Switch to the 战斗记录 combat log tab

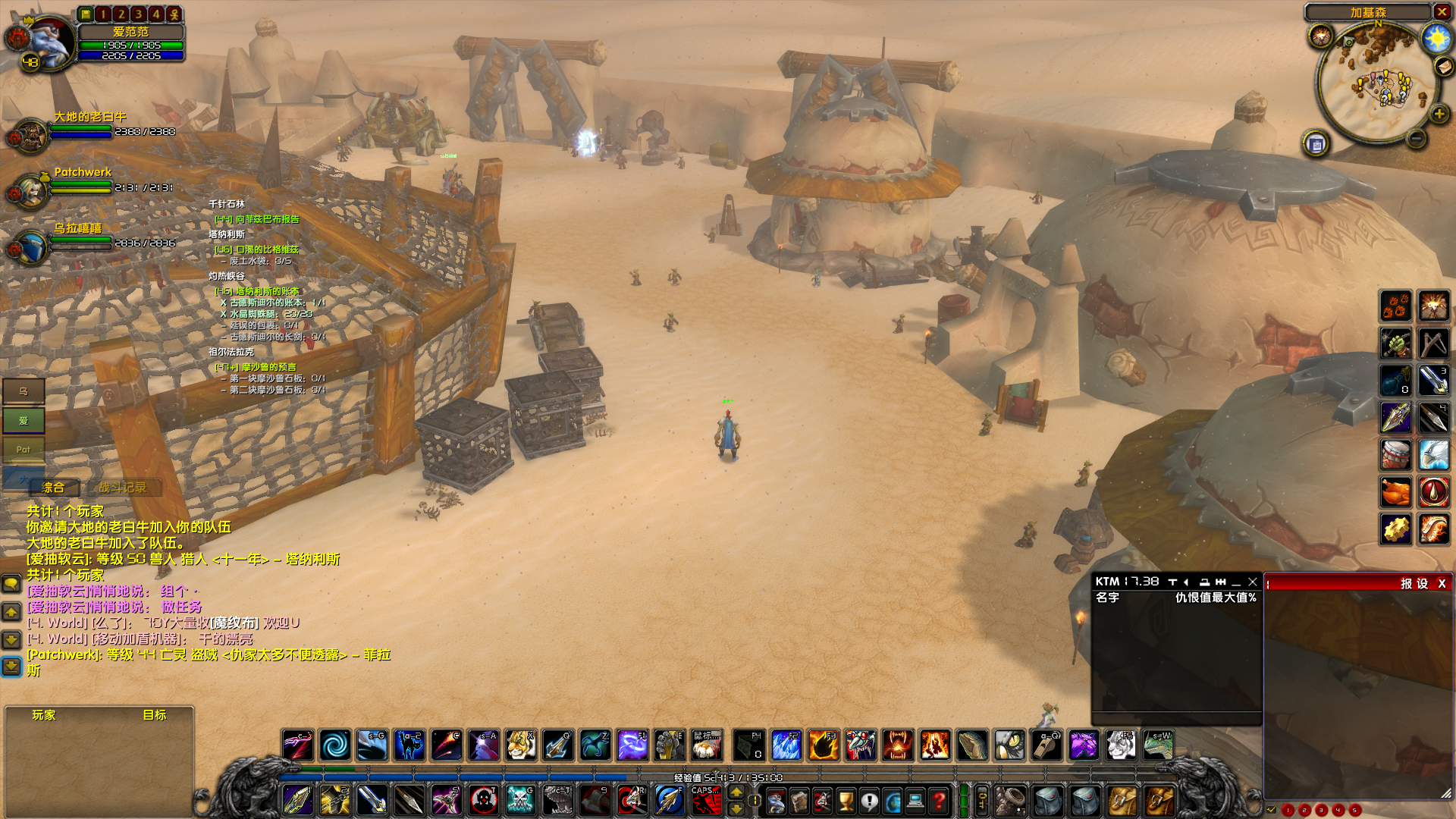[x=122, y=488]
